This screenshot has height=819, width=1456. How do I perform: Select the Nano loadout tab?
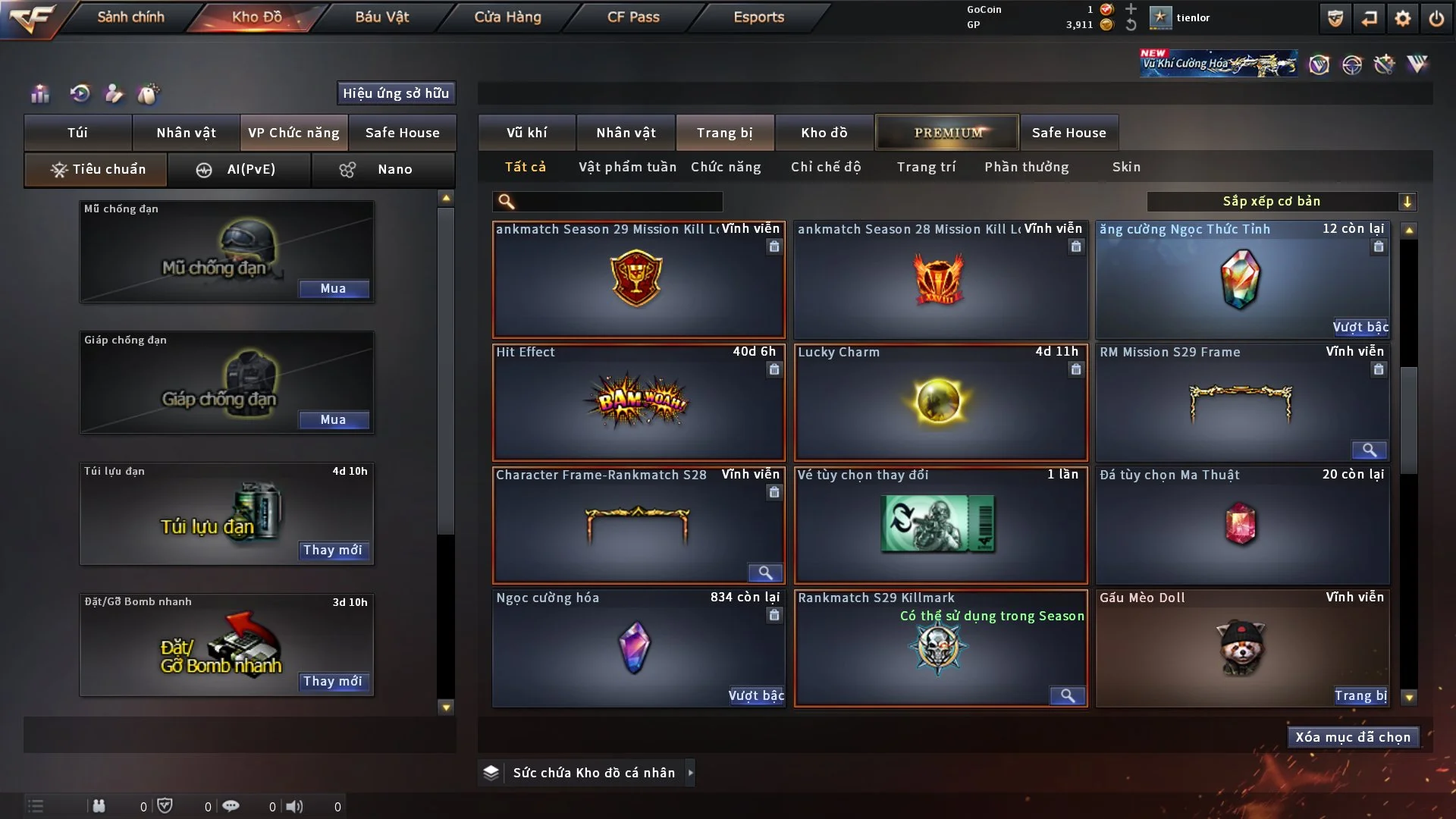click(383, 169)
